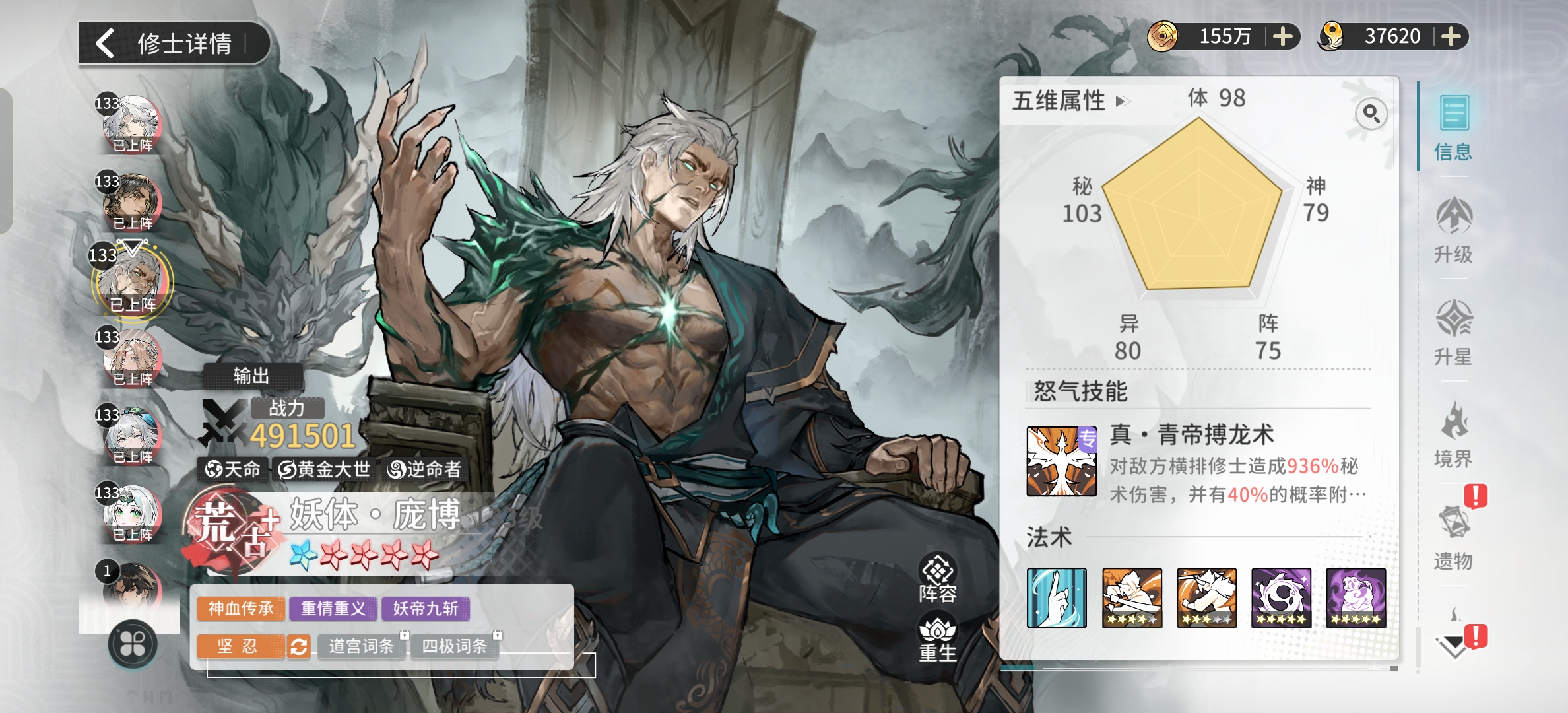This screenshot has width=1568, height=713.
Task: Add more jade currency with the plus button
Action: (x=1451, y=36)
